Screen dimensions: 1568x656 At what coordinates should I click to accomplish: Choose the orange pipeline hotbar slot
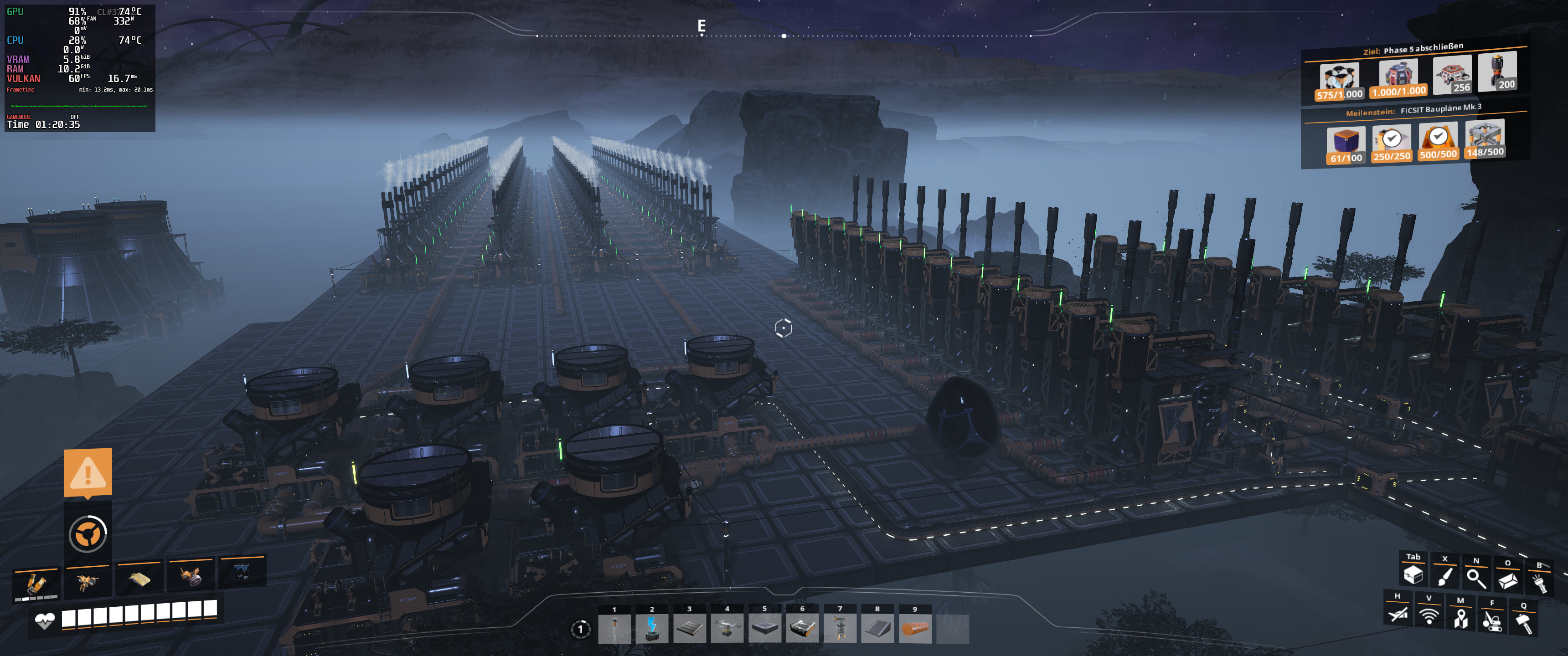click(915, 628)
